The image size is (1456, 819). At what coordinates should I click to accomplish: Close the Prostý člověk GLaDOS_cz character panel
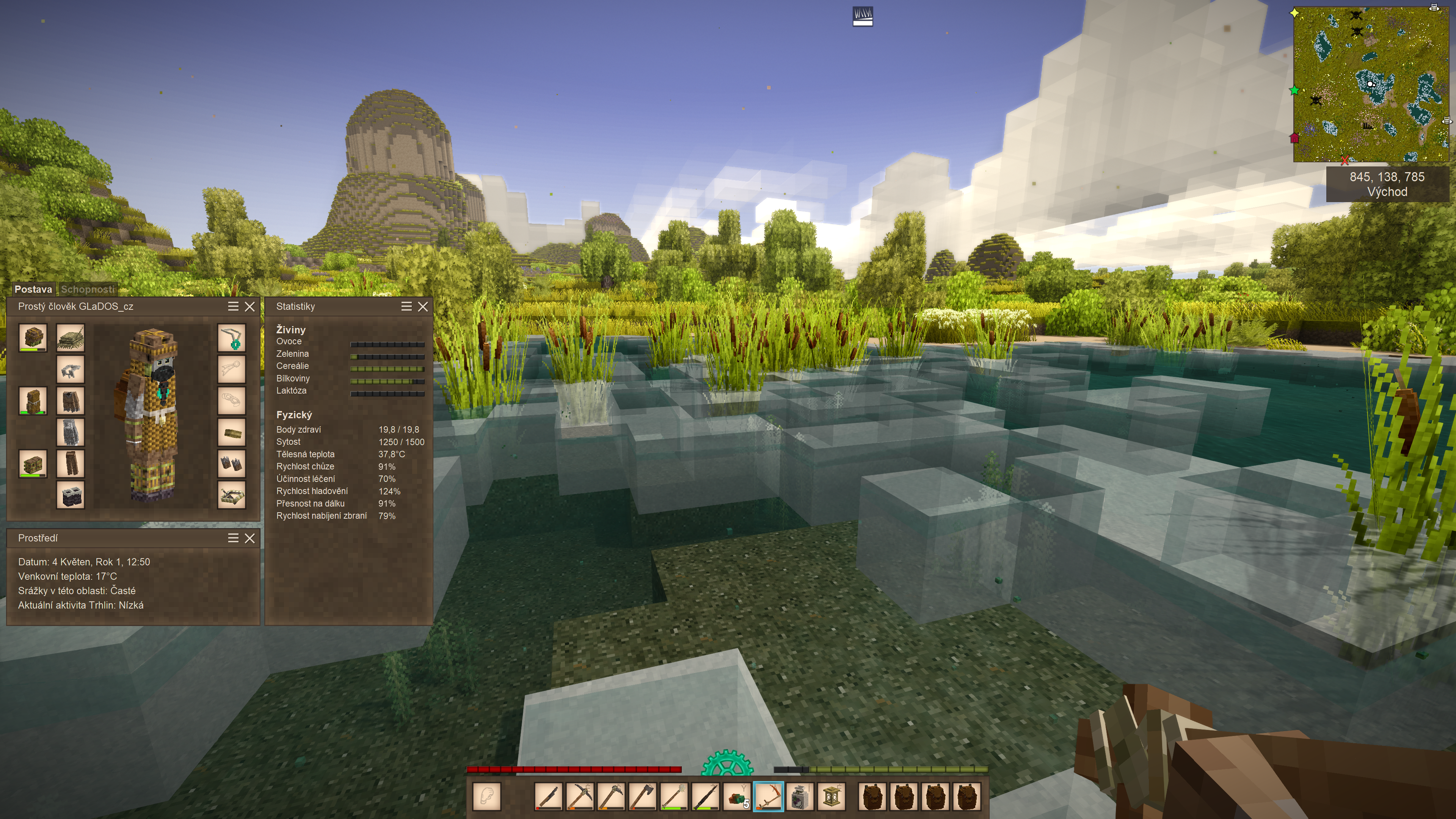pyautogui.click(x=250, y=306)
